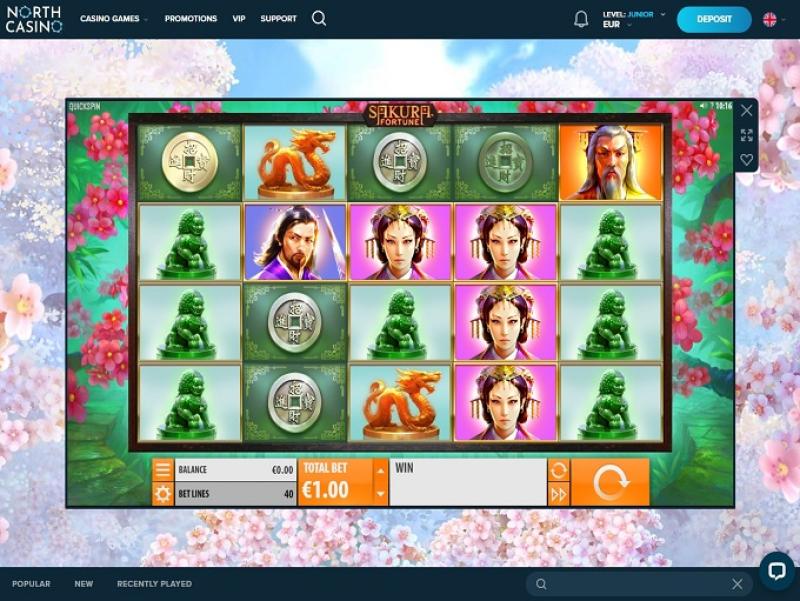Open the notifications bell
Viewport: 800px width, 601px height.
[581, 19]
